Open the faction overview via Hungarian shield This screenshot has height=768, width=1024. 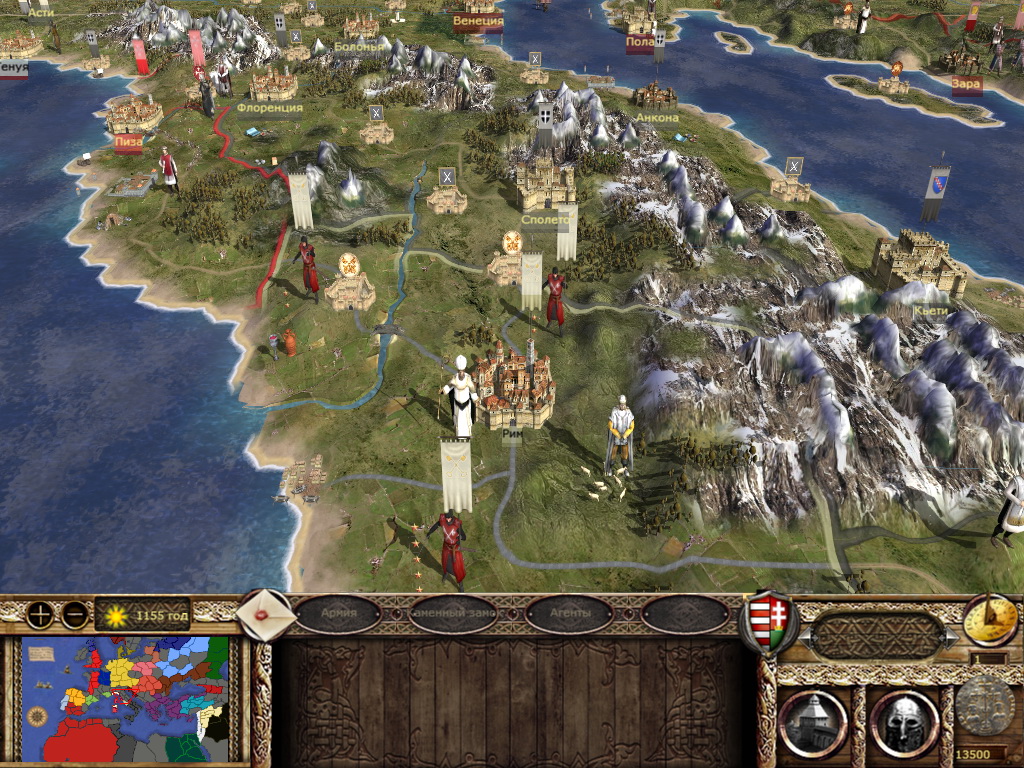(768, 621)
